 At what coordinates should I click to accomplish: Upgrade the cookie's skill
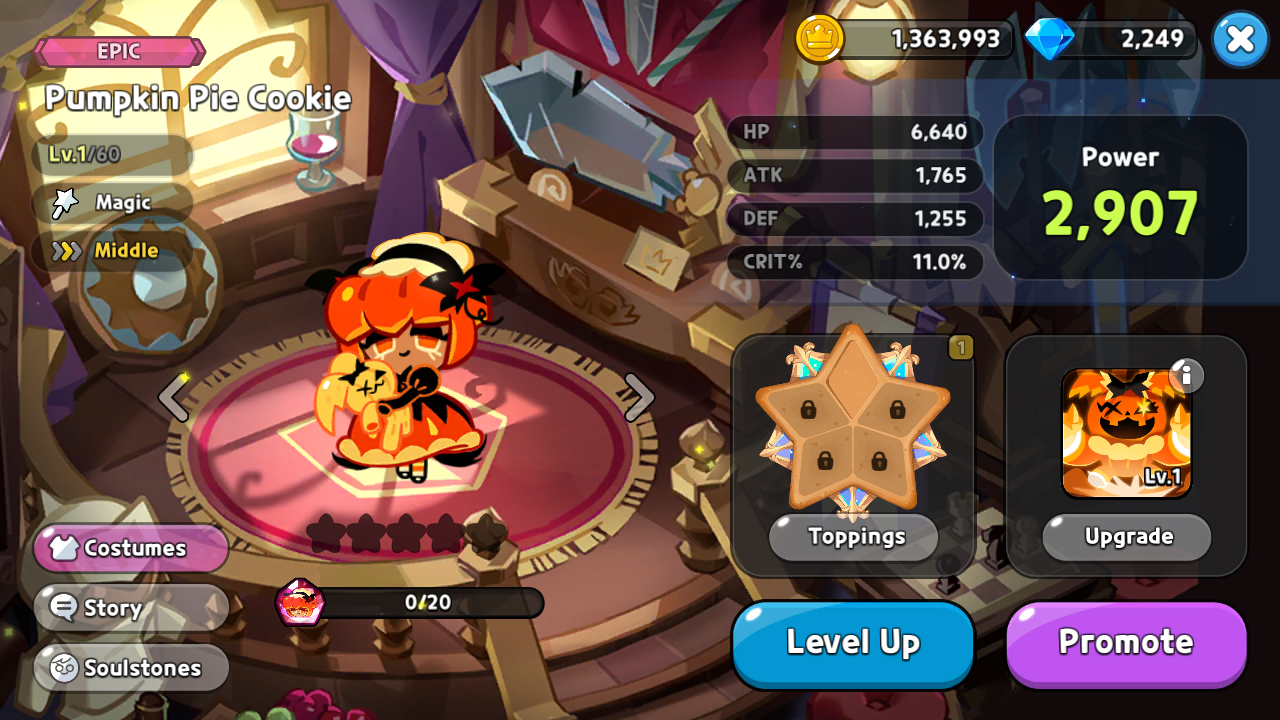pos(1127,537)
